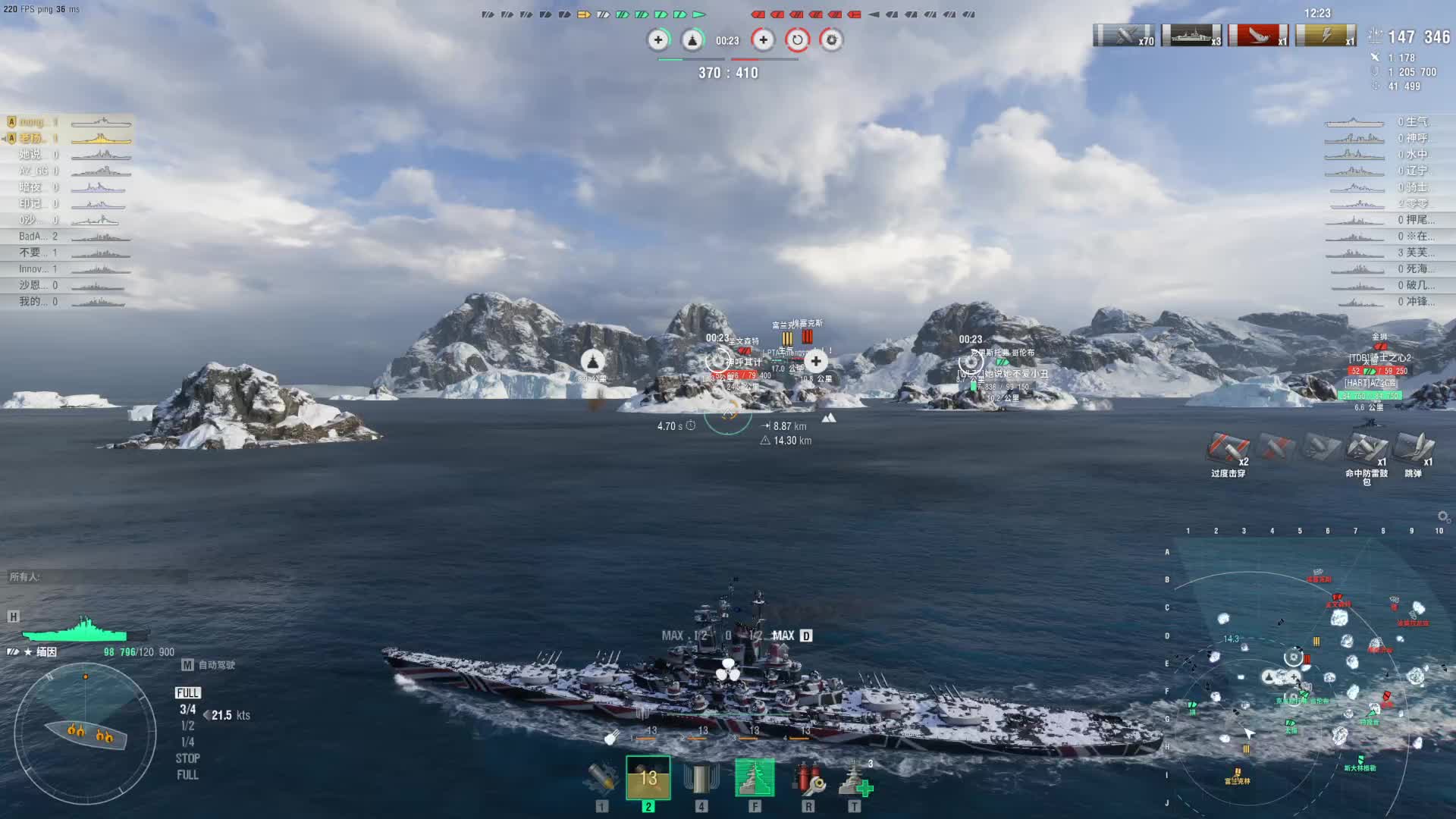1456x819 pixels.
Task: Activate the Repair Party heal consumable
Action: click(855, 778)
